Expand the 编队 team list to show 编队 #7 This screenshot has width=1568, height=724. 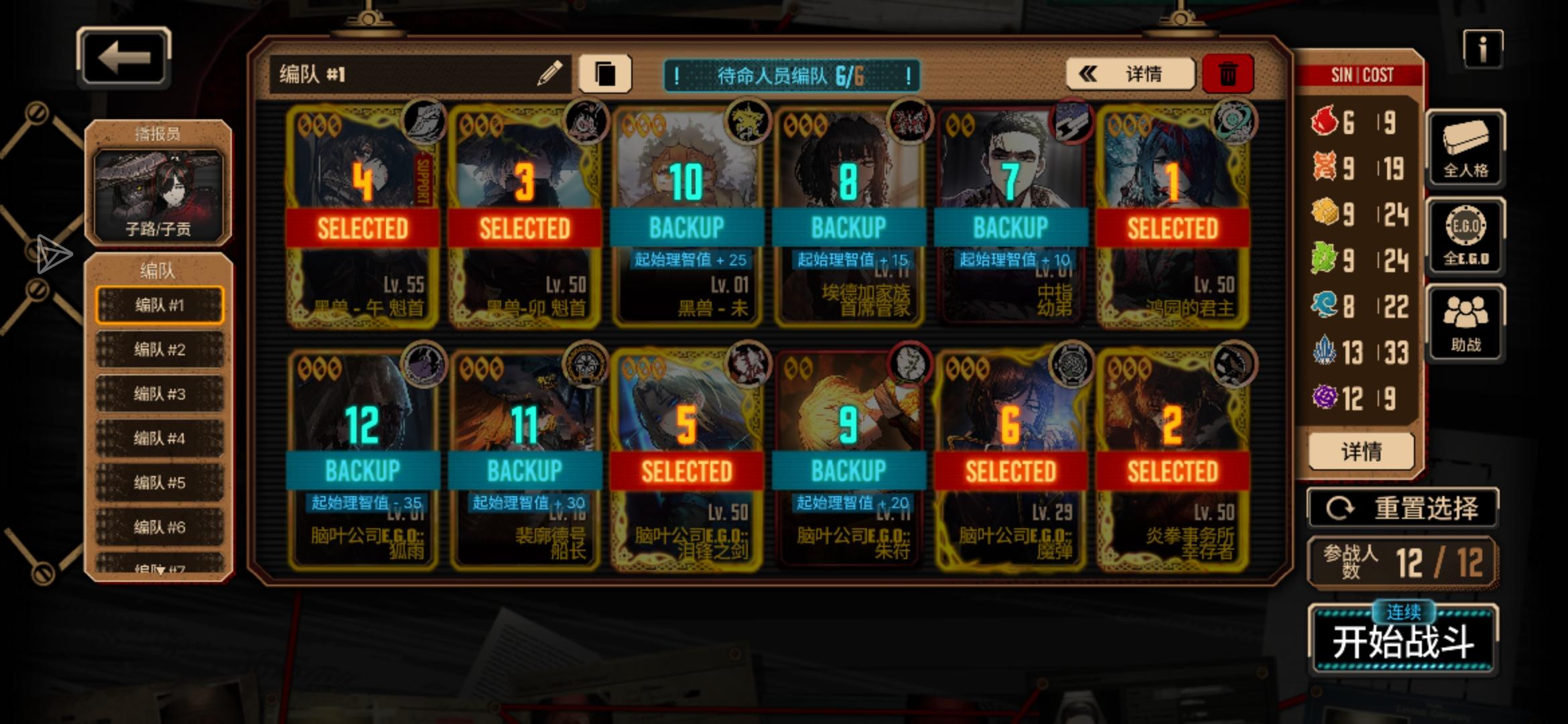pyautogui.click(x=160, y=569)
